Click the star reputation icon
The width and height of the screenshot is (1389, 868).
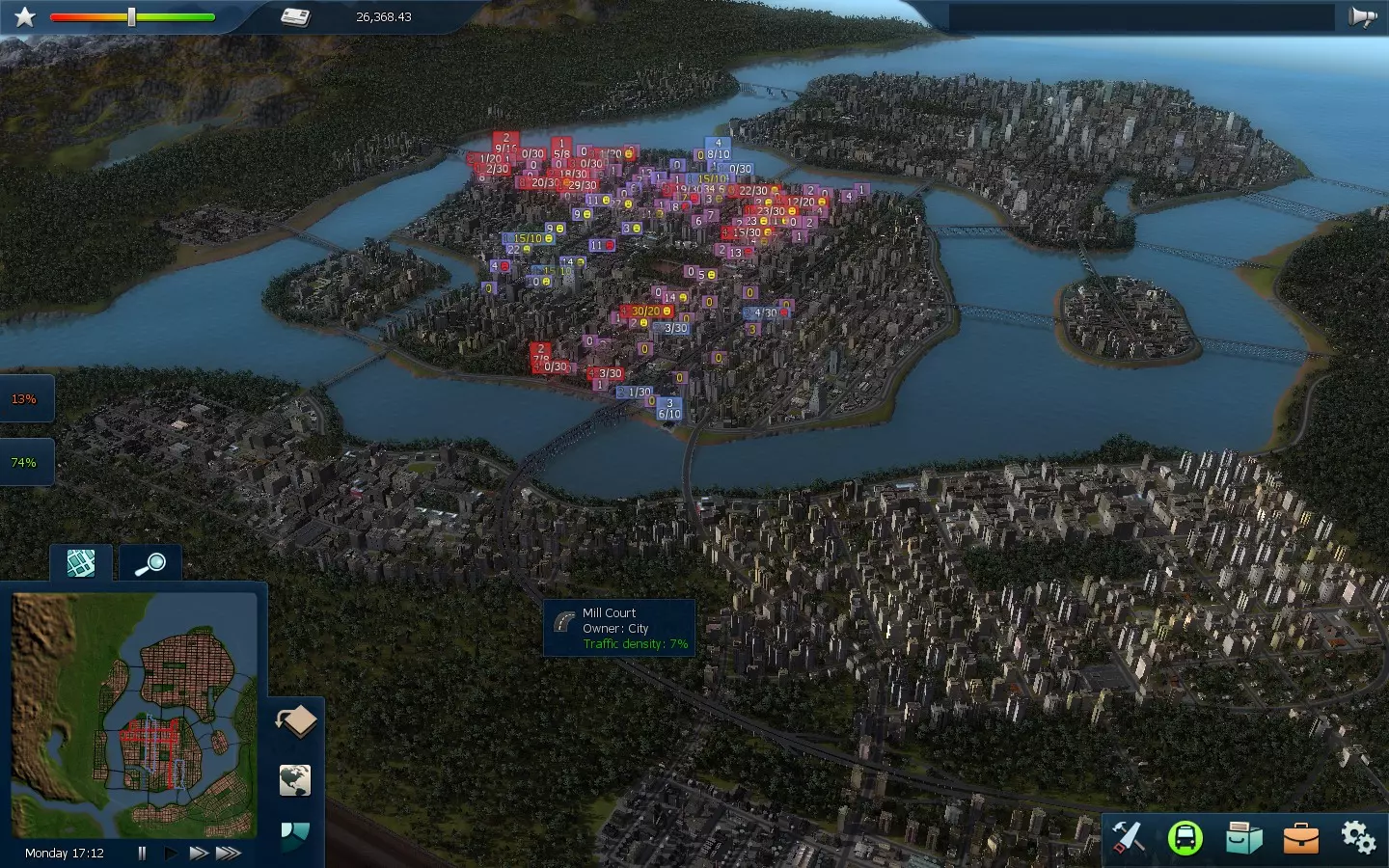tap(25, 17)
